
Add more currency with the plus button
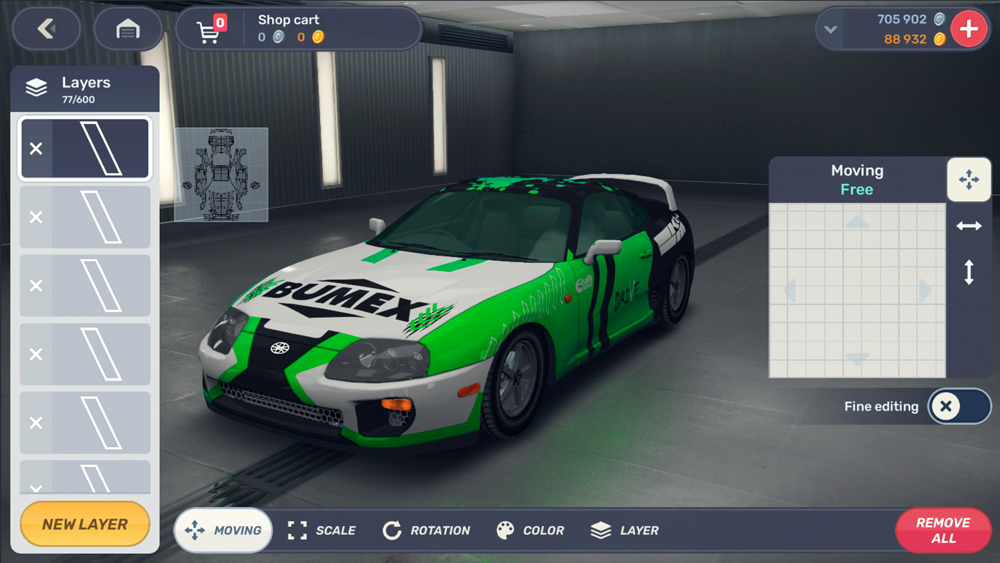click(x=968, y=29)
